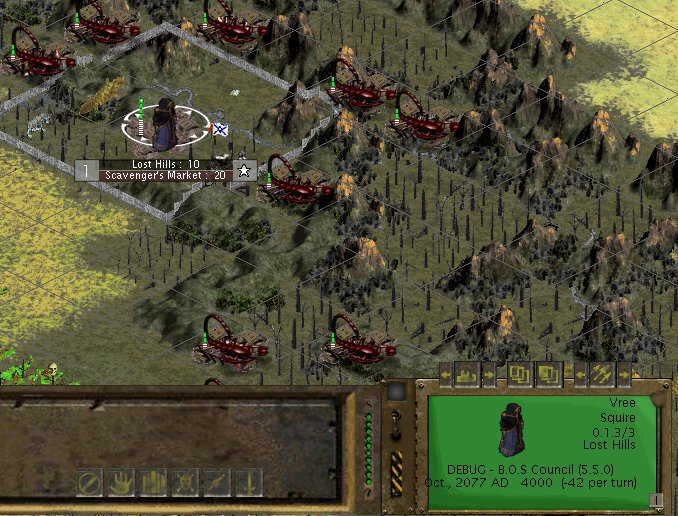Click the second overlapping squares icon
Screen dimensions: 678x516
548,375
